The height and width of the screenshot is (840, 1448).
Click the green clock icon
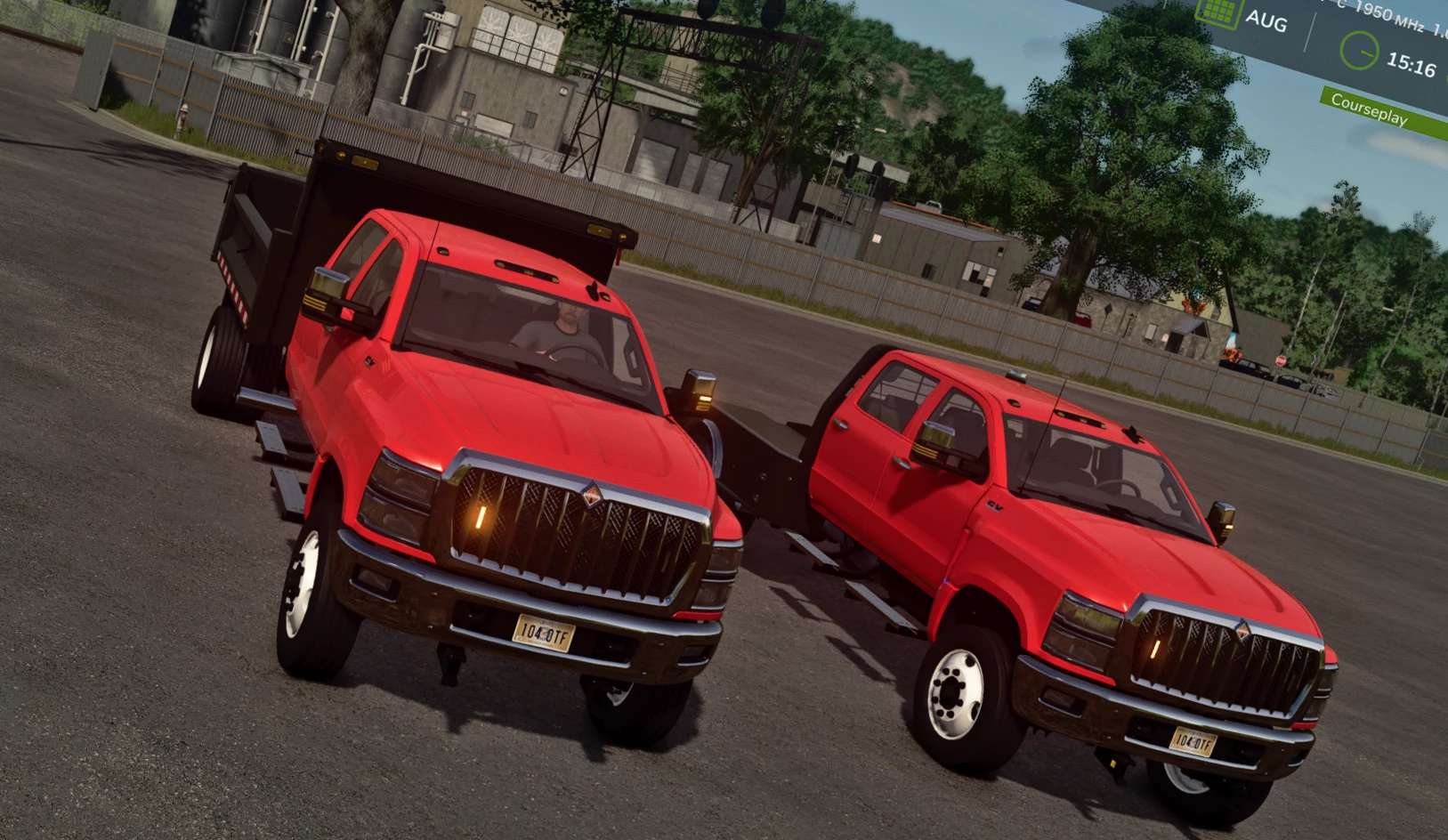click(x=1359, y=51)
